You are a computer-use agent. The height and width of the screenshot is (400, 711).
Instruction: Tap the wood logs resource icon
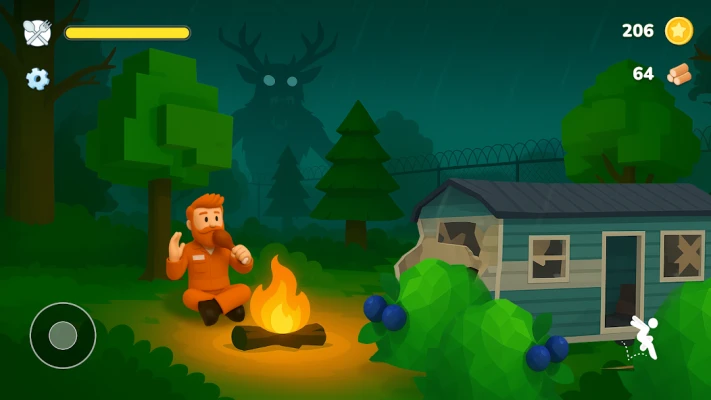click(x=679, y=74)
